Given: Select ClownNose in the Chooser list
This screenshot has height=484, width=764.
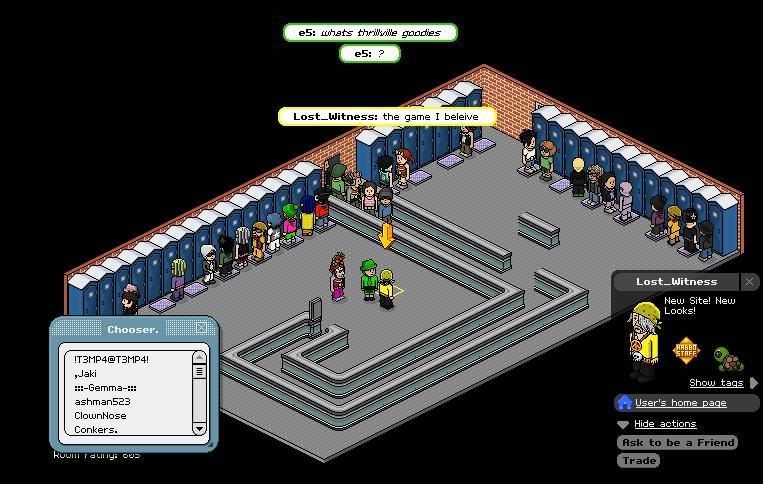Looking at the screenshot, I should [x=100, y=415].
